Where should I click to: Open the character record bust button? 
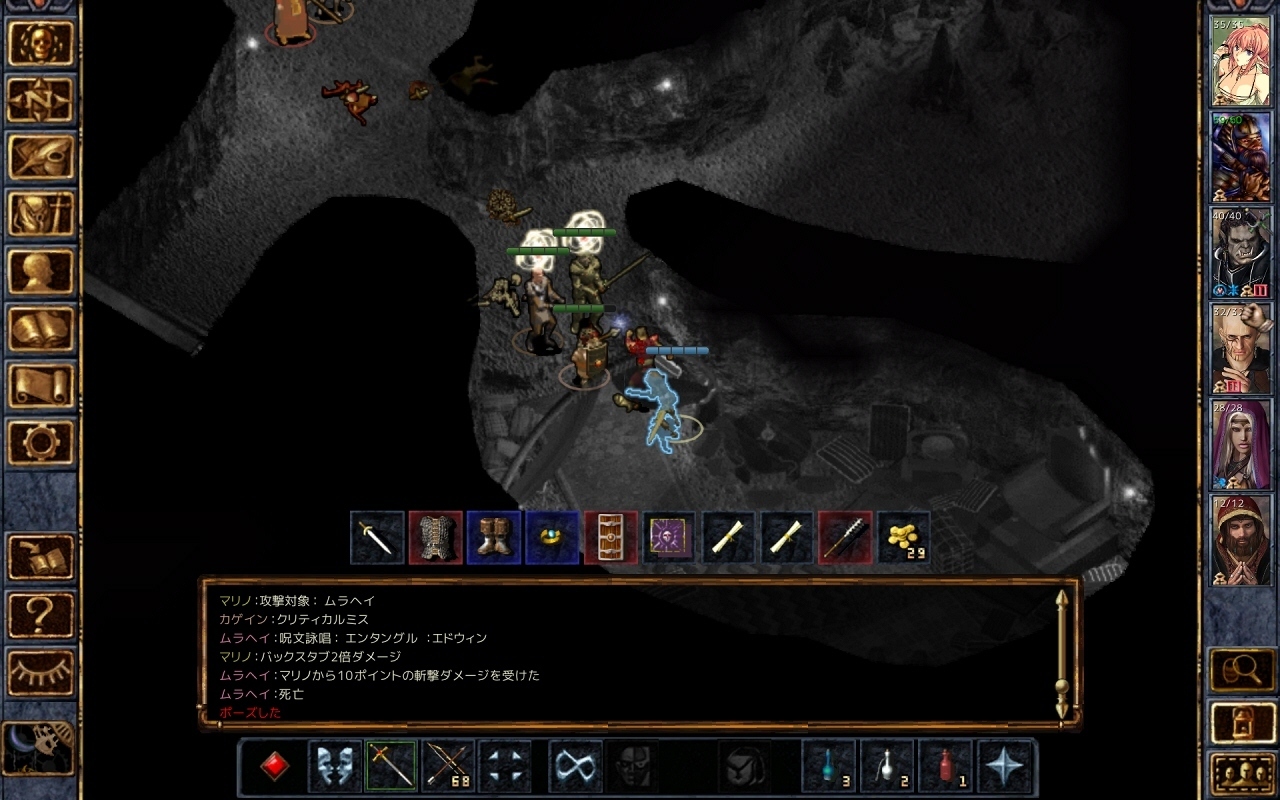coord(41,270)
